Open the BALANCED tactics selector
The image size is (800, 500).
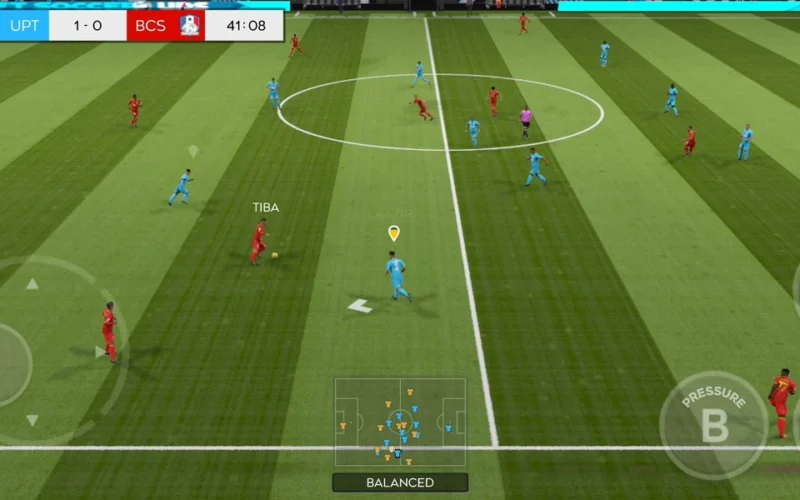400,482
